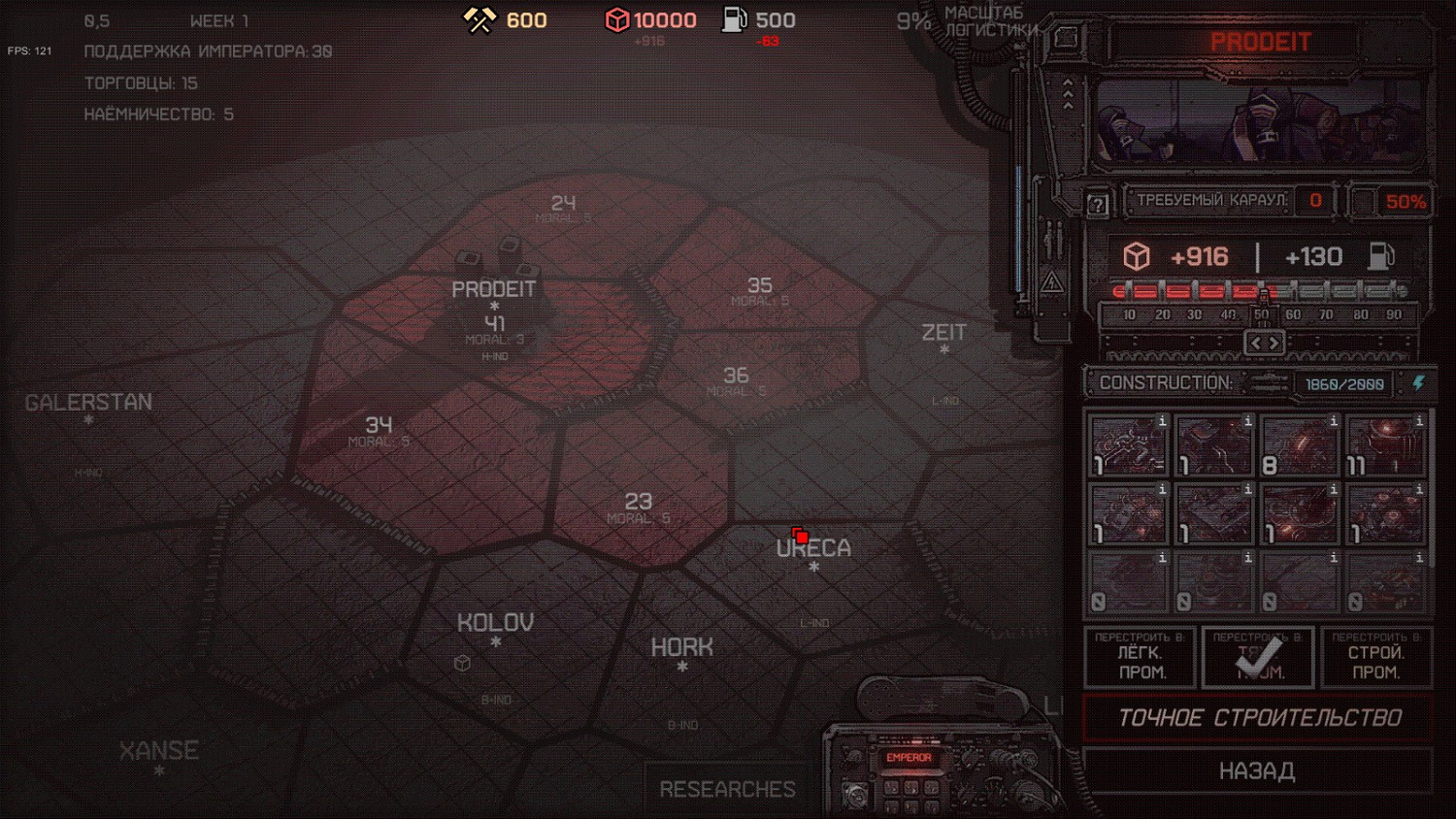
Task: Click the cube icon under KOLOV region
Action: (x=463, y=664)
